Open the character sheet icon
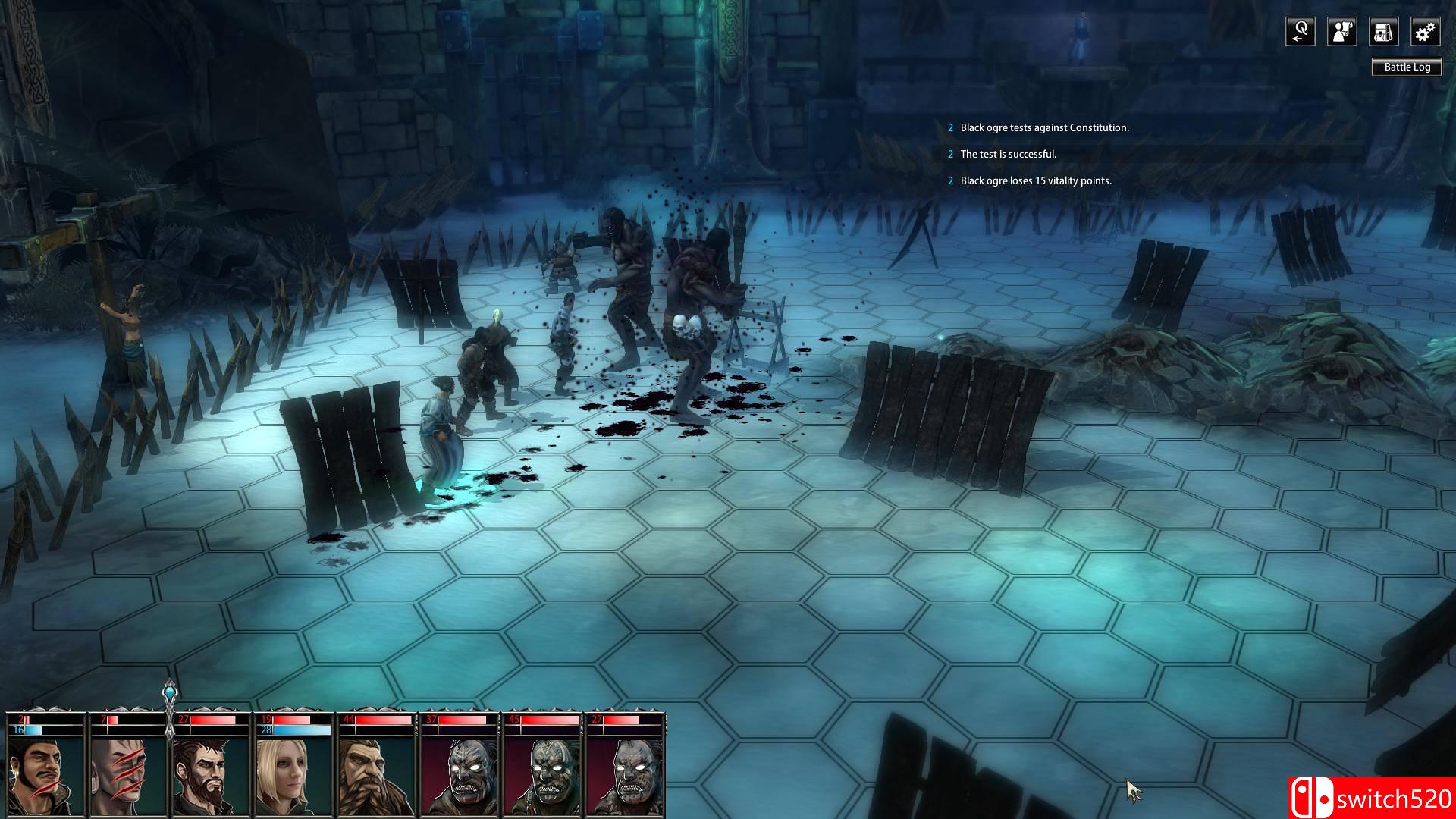 coord(1341,32)
